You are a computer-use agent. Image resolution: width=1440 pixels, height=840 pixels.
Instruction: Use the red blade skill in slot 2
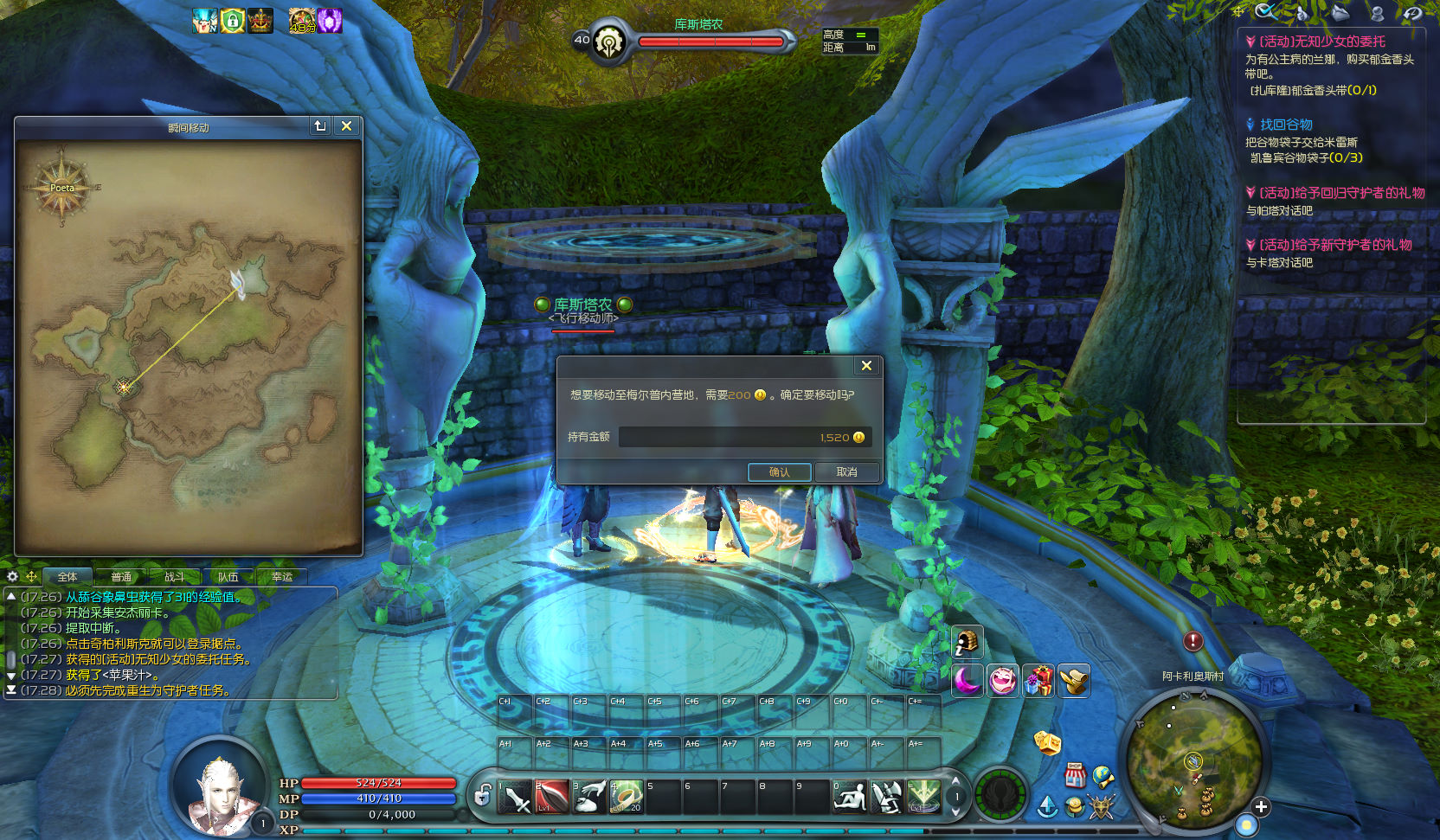(552, 798)
